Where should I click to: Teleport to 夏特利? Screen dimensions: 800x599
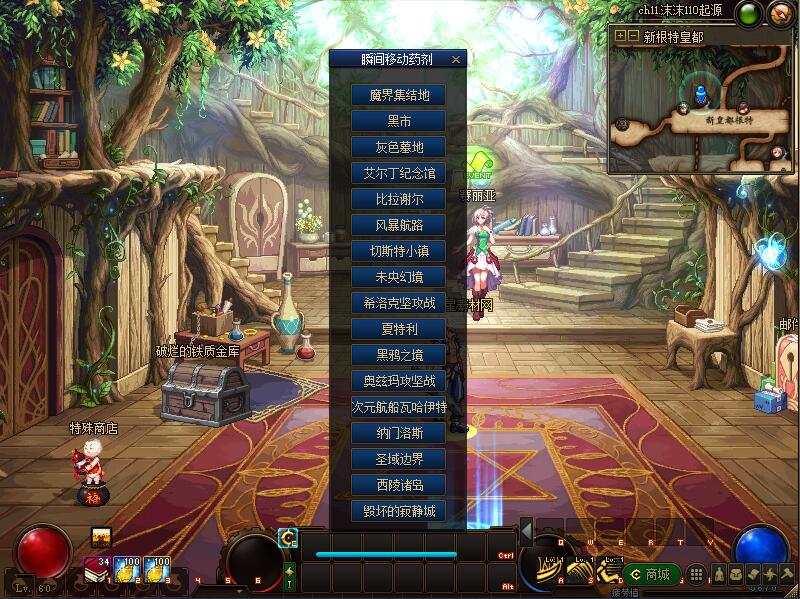[398, 329]
